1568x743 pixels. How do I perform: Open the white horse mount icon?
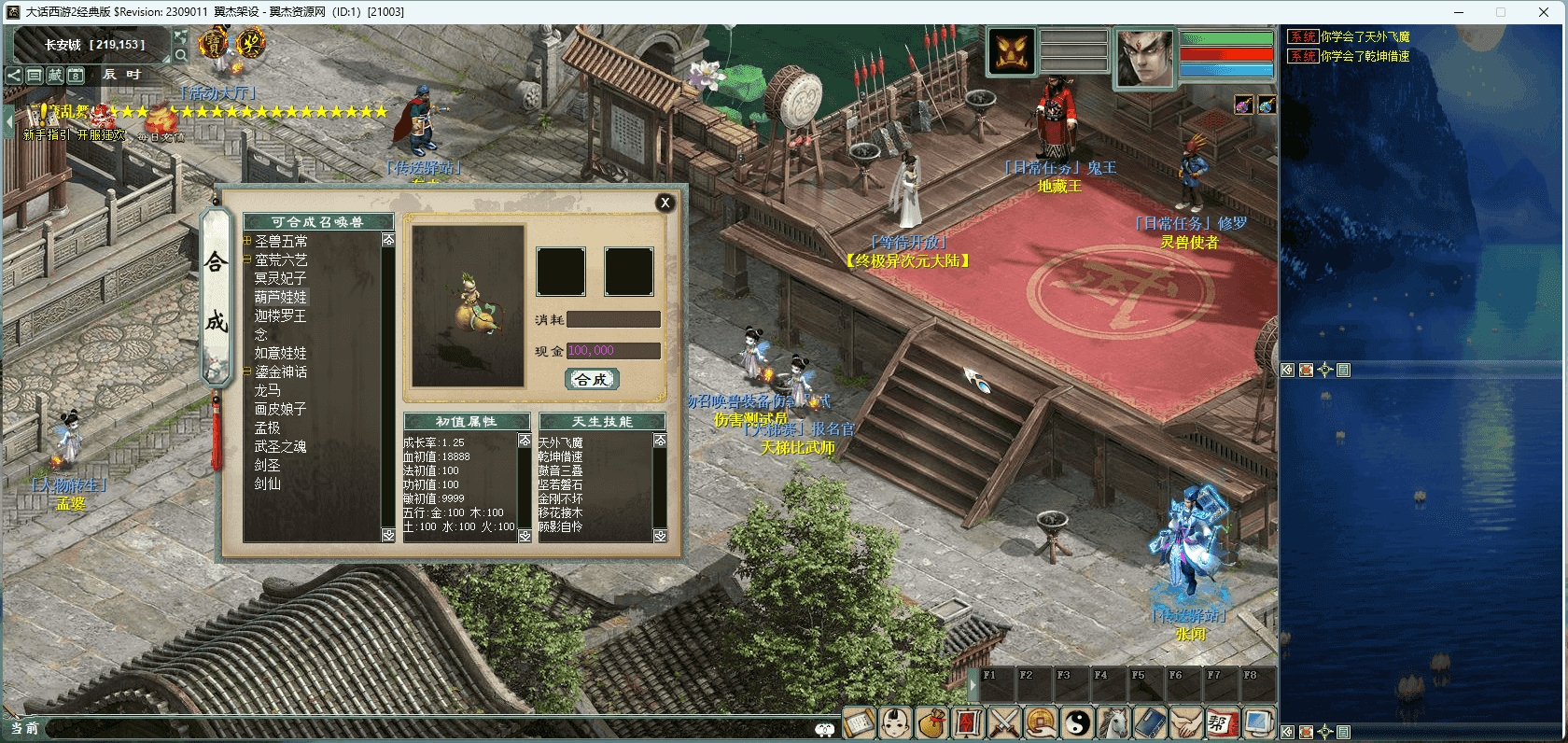click(1113, 723)
